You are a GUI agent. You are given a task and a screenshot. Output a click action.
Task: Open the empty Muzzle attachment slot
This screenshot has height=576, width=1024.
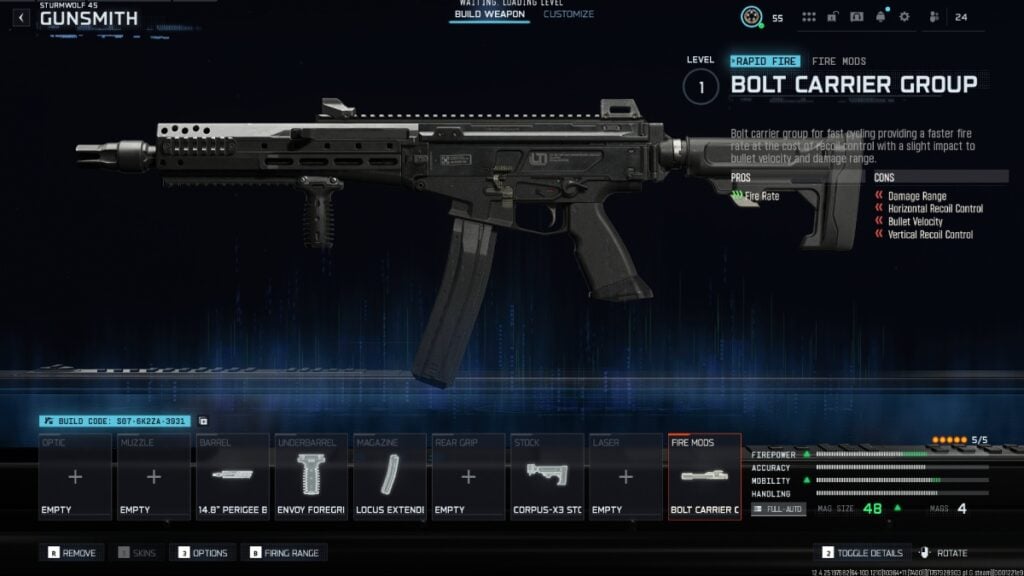click(x=154, y=477)
